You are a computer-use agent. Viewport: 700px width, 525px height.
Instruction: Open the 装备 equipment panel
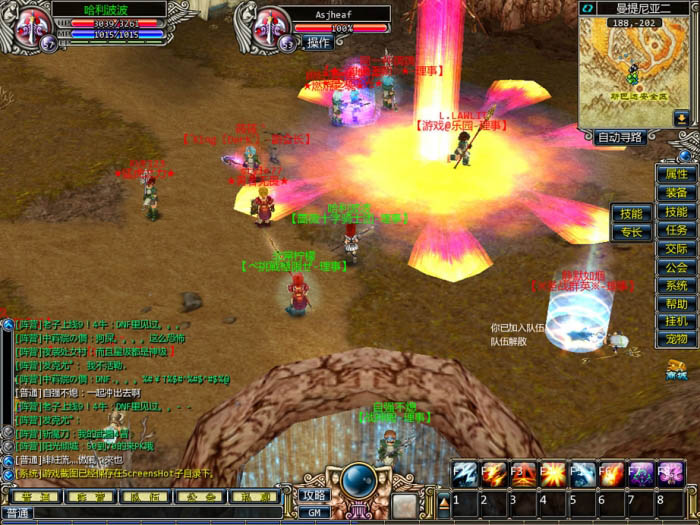[676, 193]
